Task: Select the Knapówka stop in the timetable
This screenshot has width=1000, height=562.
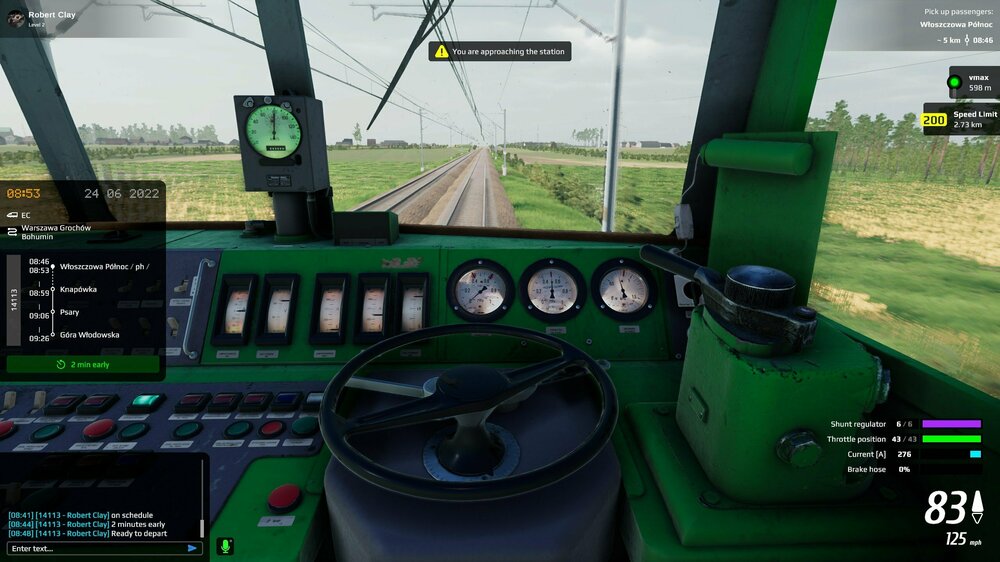Action: tap(78, 289)
